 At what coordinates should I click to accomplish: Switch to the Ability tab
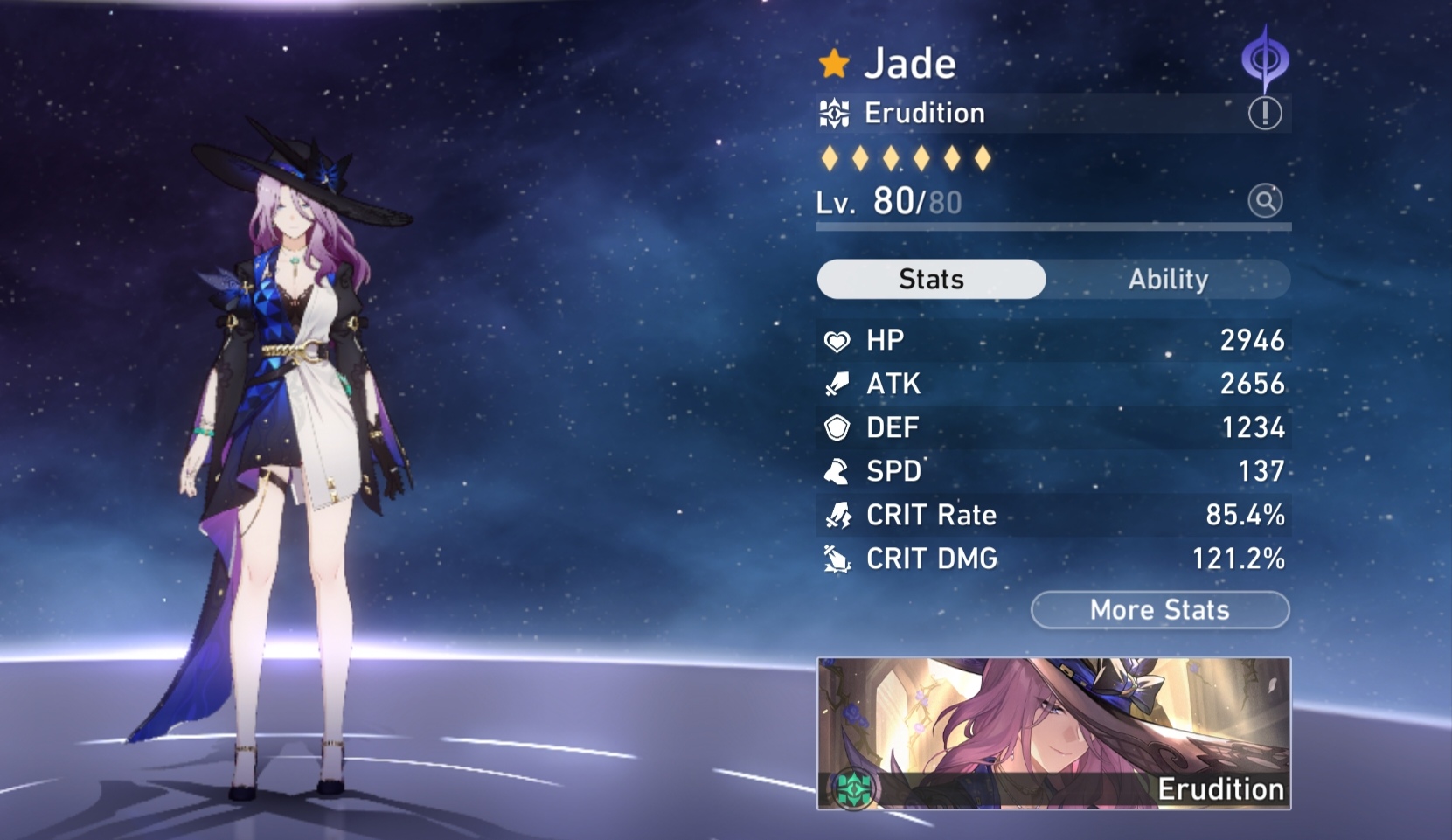tap(1167, 279)
